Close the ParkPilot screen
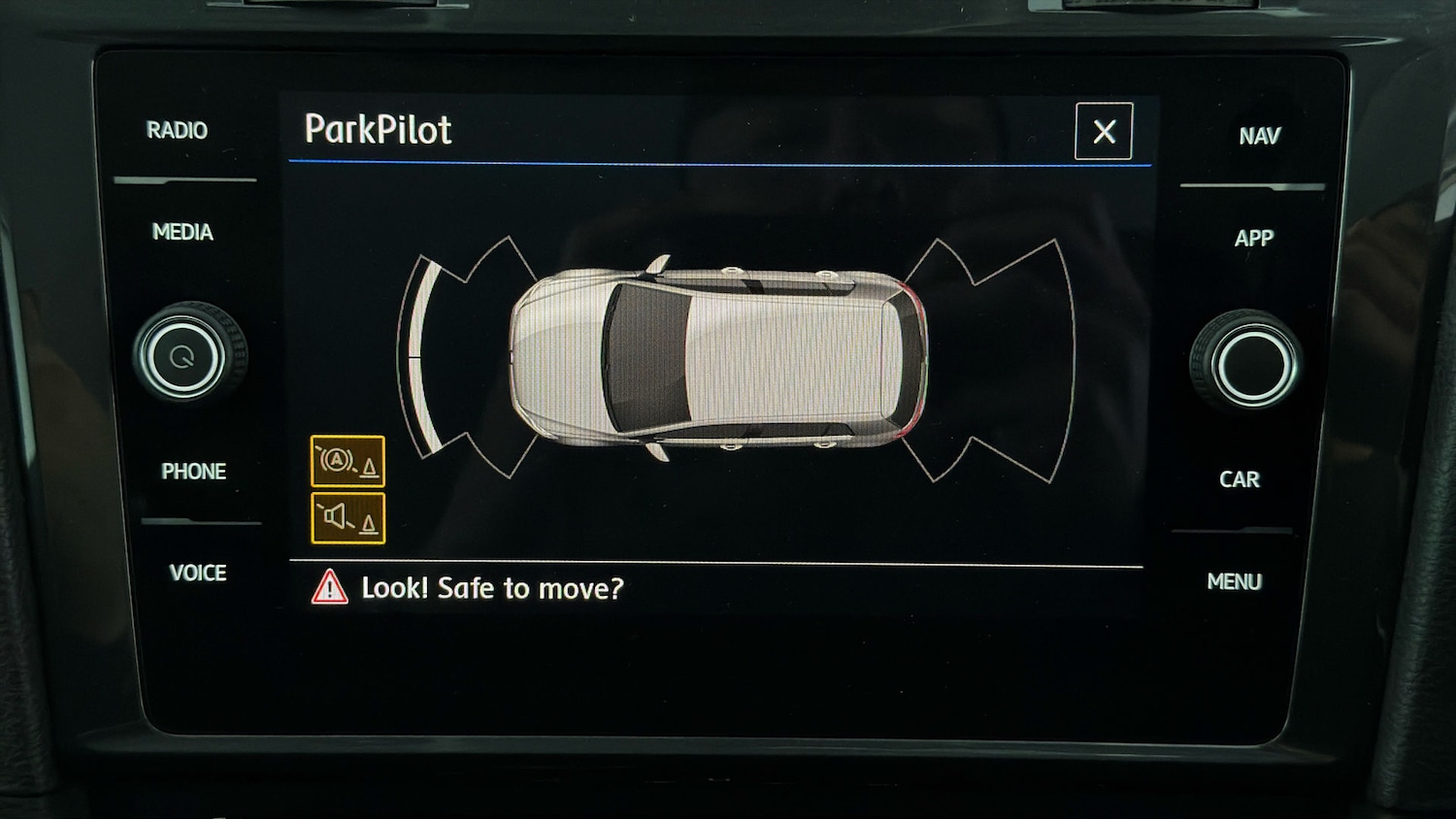Screen dimensions: 1456x819 [x=1104, y=131]
